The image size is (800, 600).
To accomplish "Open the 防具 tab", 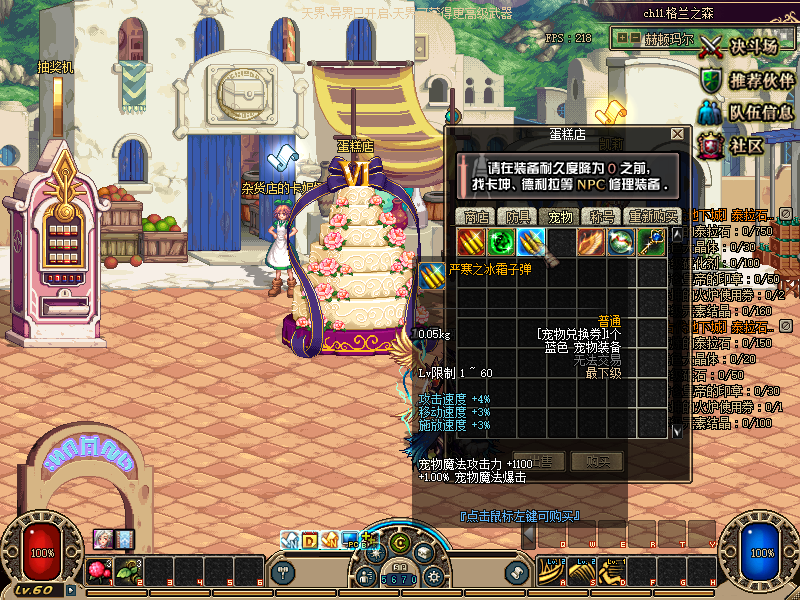I will pos(518,216).
